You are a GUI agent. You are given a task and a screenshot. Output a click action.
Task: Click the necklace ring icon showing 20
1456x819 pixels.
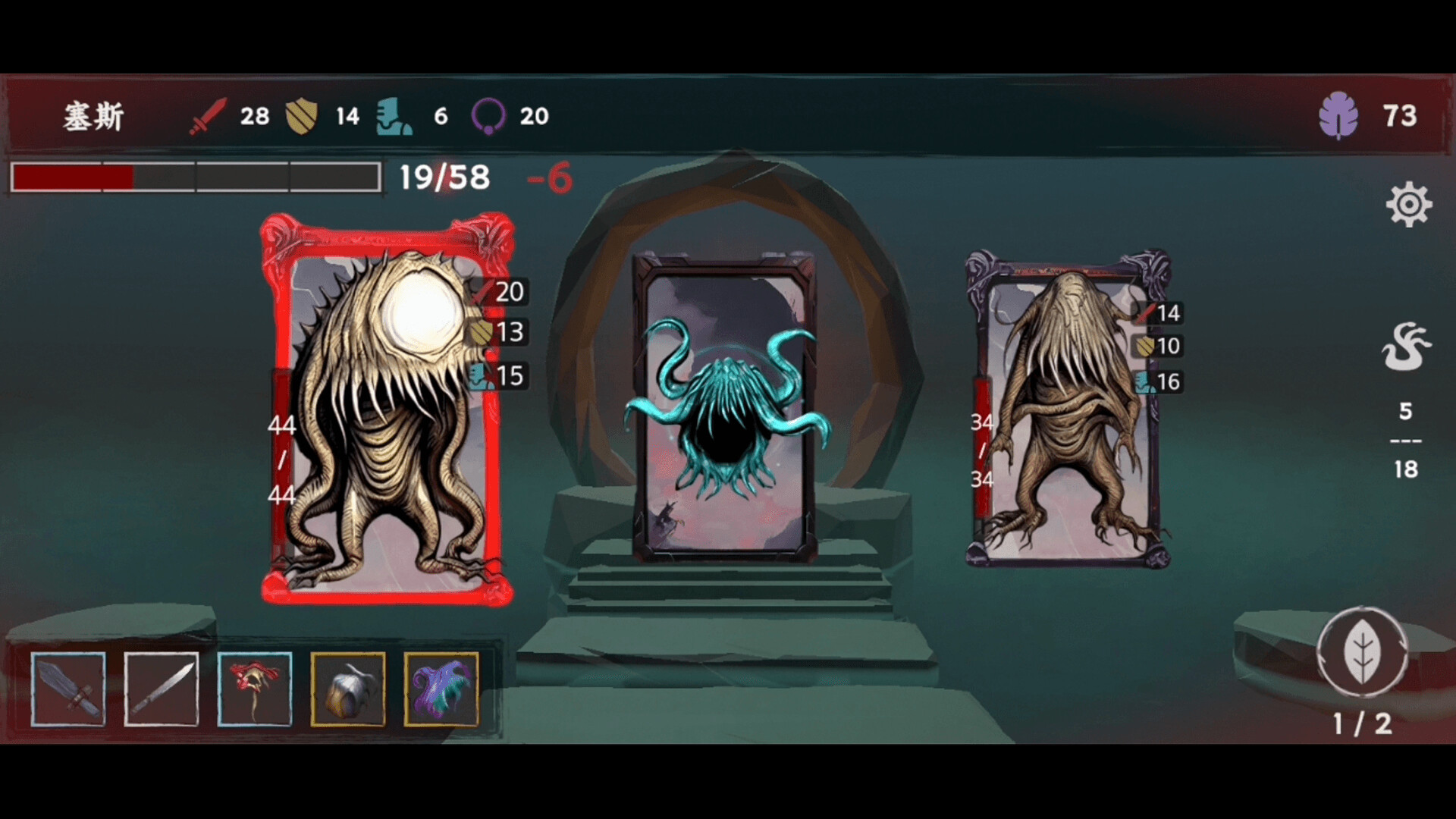pyautogui.click(x=491, y=116)
